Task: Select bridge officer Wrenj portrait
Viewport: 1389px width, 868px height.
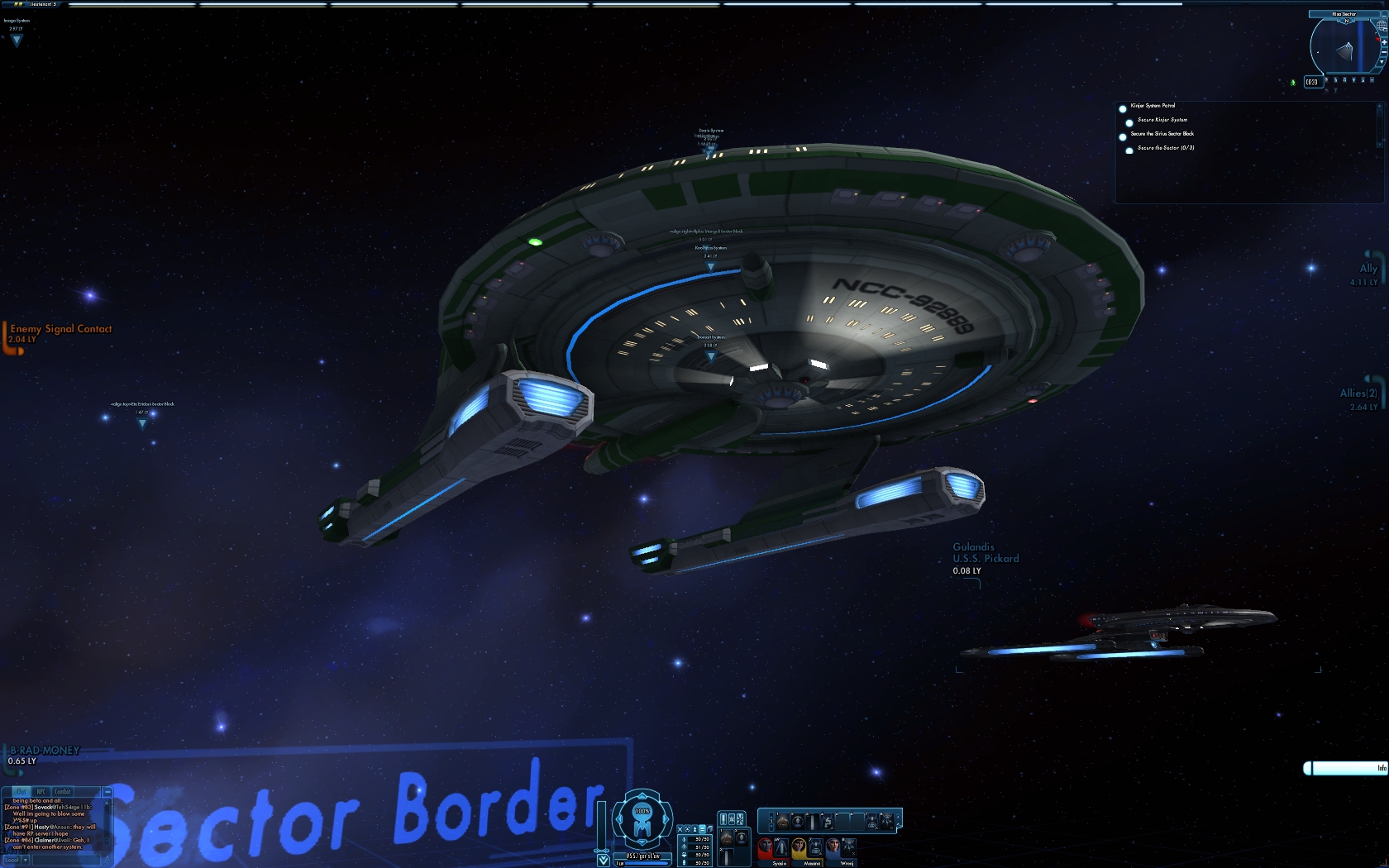Action: 833,847
